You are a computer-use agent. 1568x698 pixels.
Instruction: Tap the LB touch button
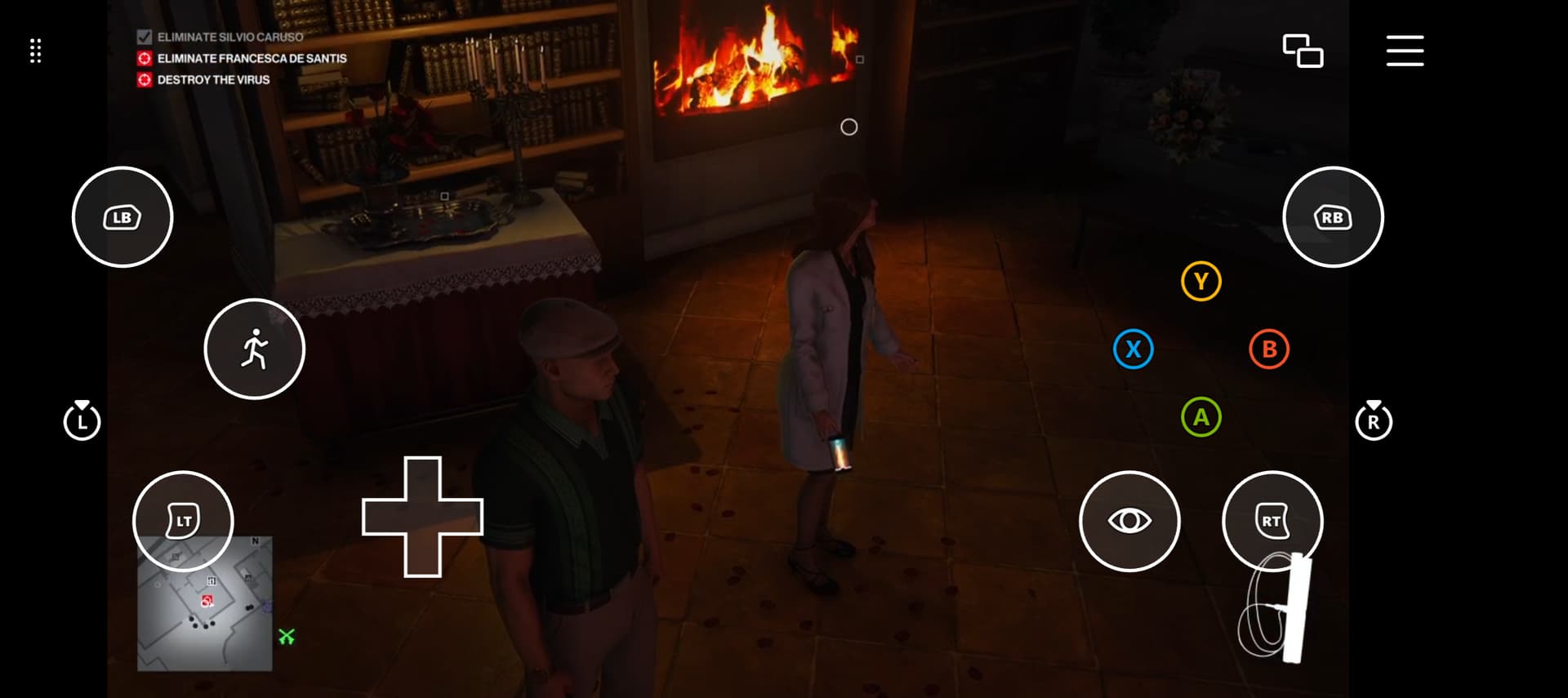[122, 217]
